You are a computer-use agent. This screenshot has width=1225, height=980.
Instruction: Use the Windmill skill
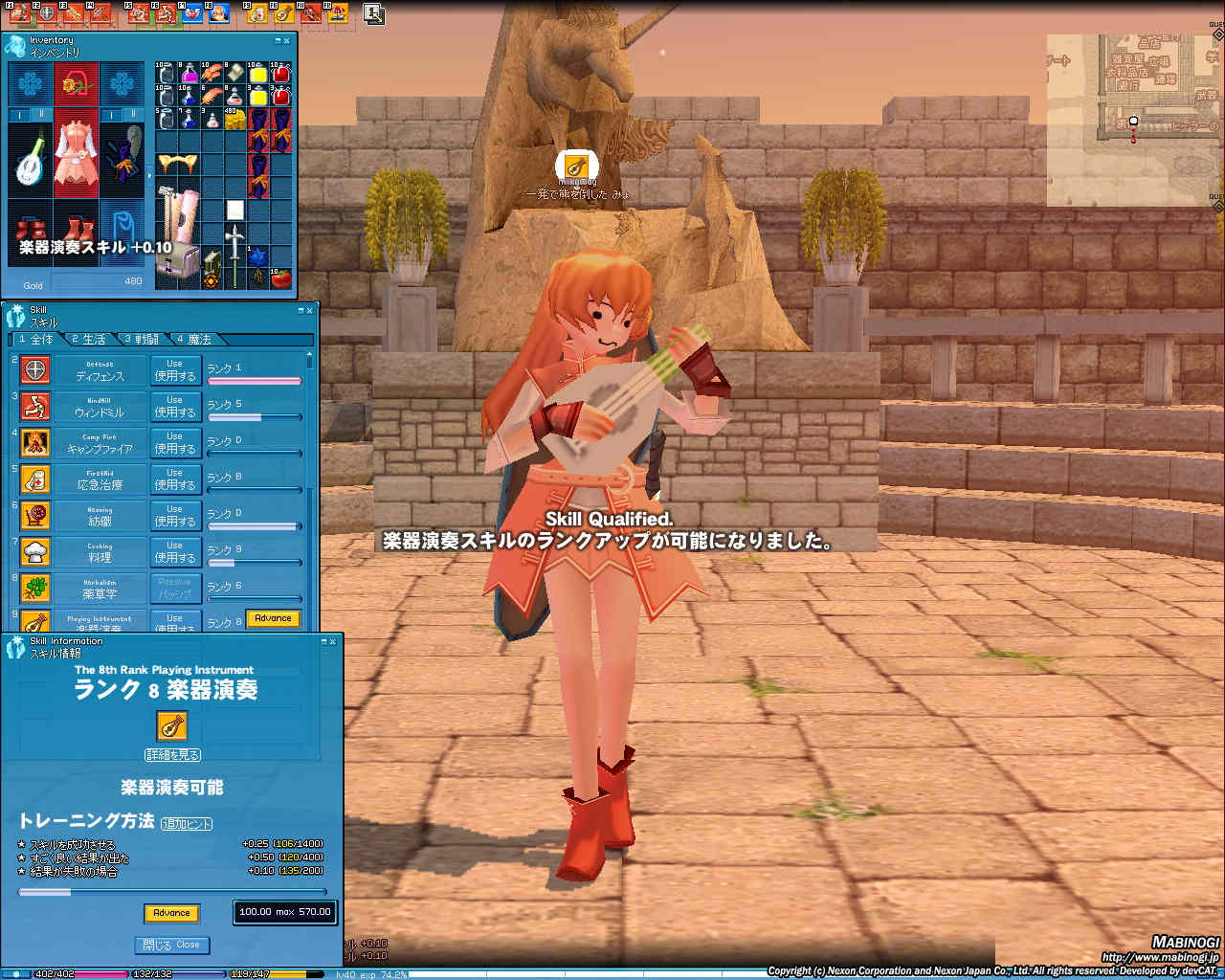[x=174, y=407]
